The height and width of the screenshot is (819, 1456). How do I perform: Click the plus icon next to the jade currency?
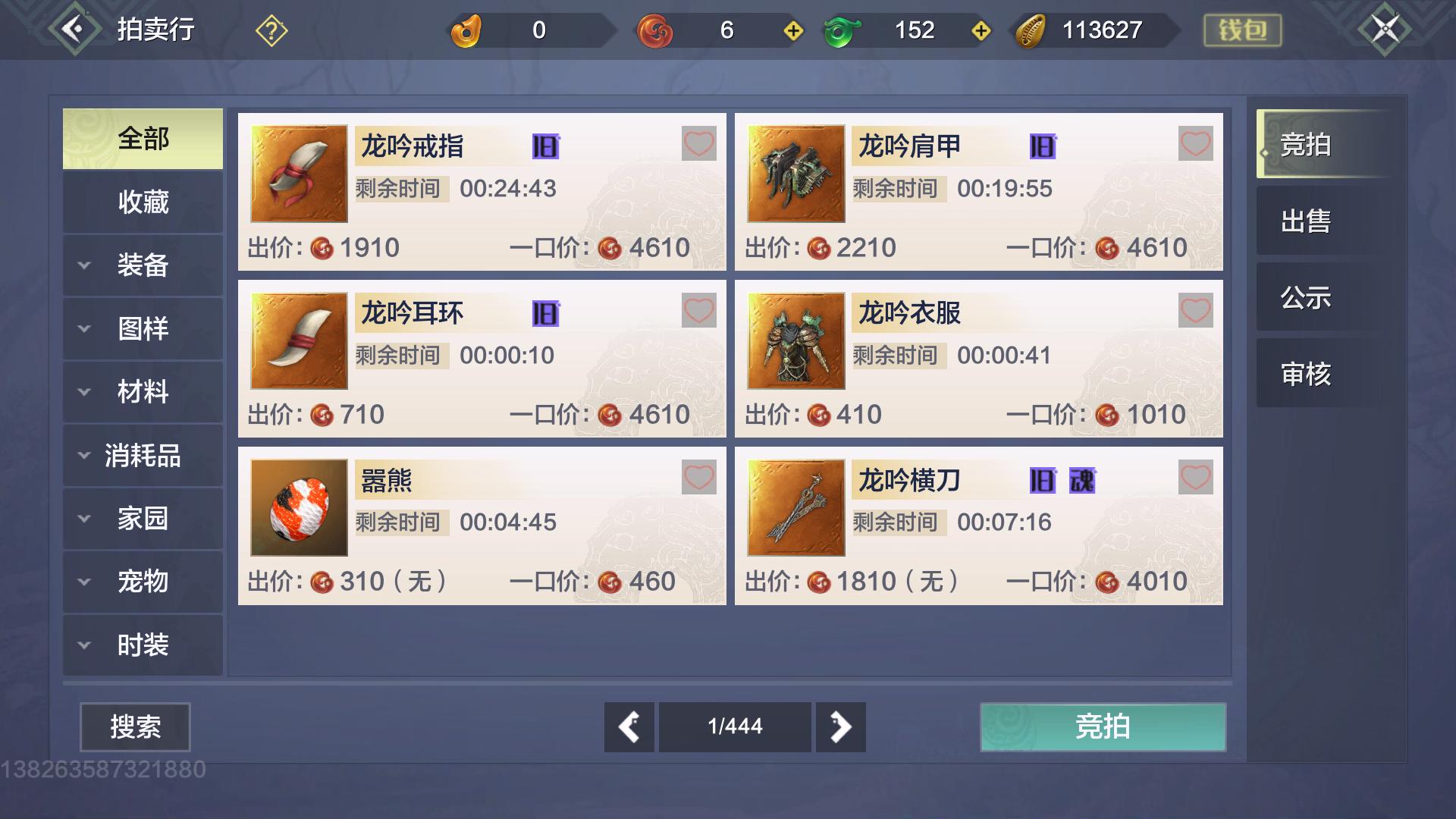click(x=981, y=31)
